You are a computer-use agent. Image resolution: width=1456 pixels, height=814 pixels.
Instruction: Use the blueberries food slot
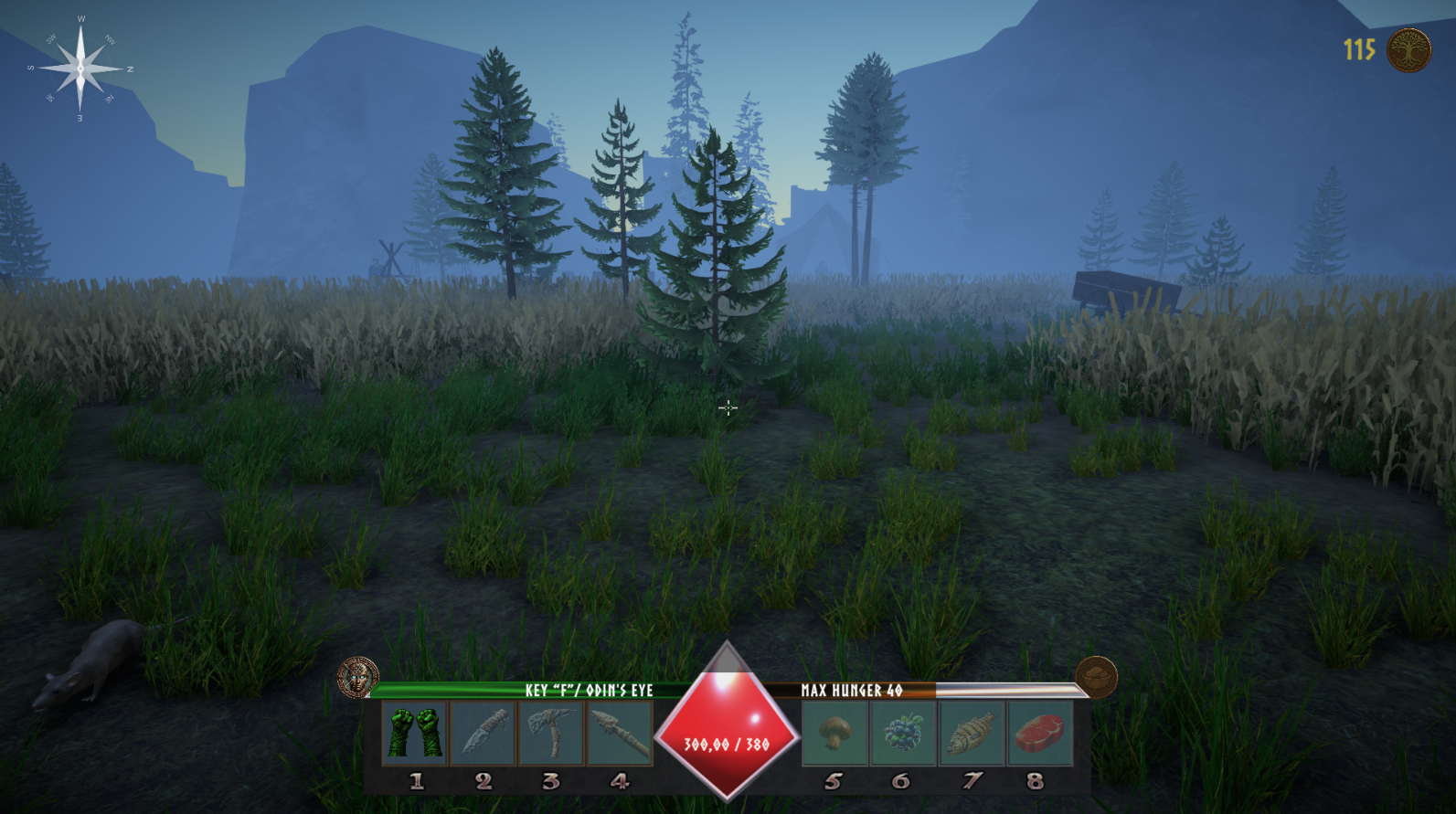click(x=902, y=733)
